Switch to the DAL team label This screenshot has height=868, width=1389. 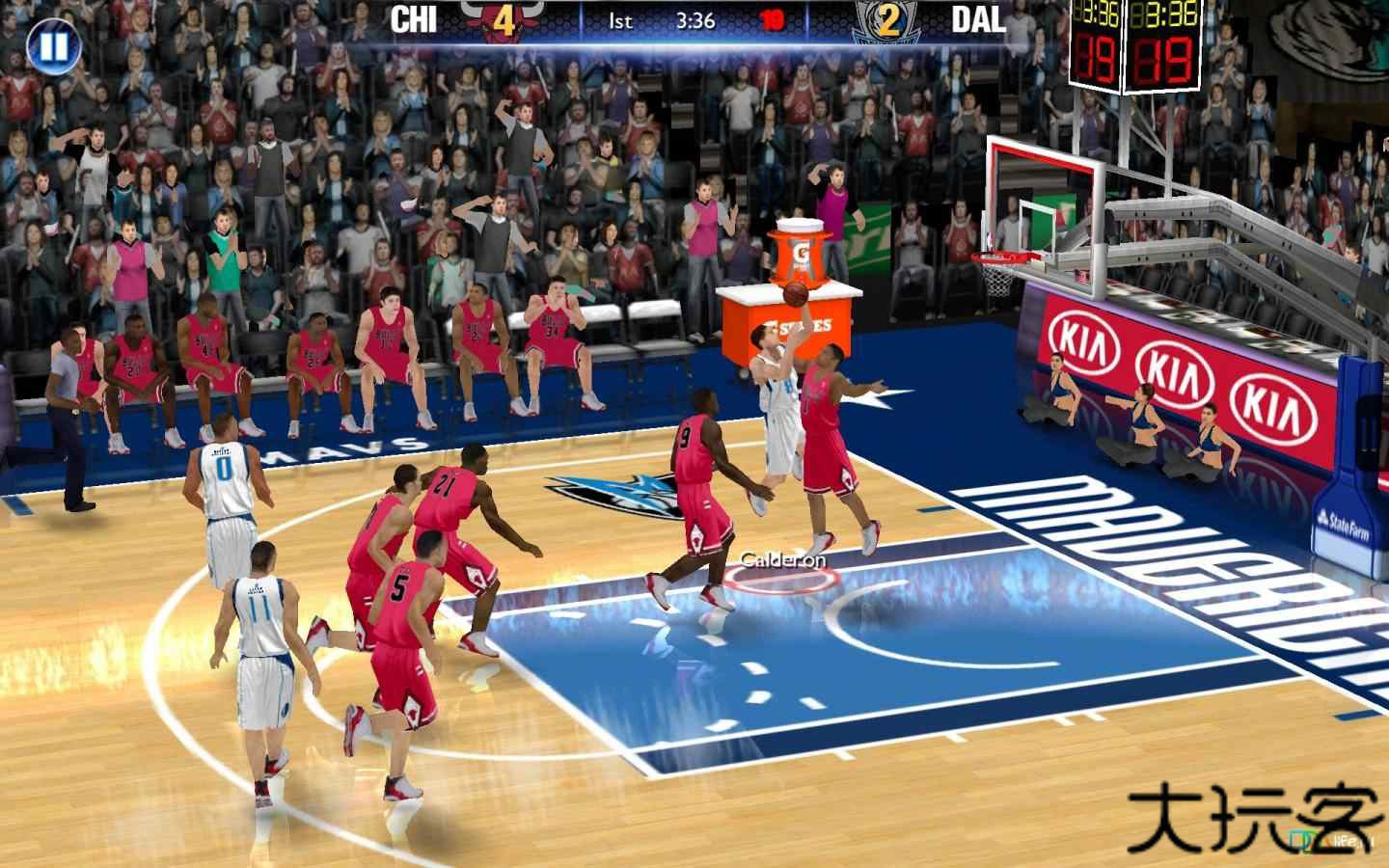979,19
